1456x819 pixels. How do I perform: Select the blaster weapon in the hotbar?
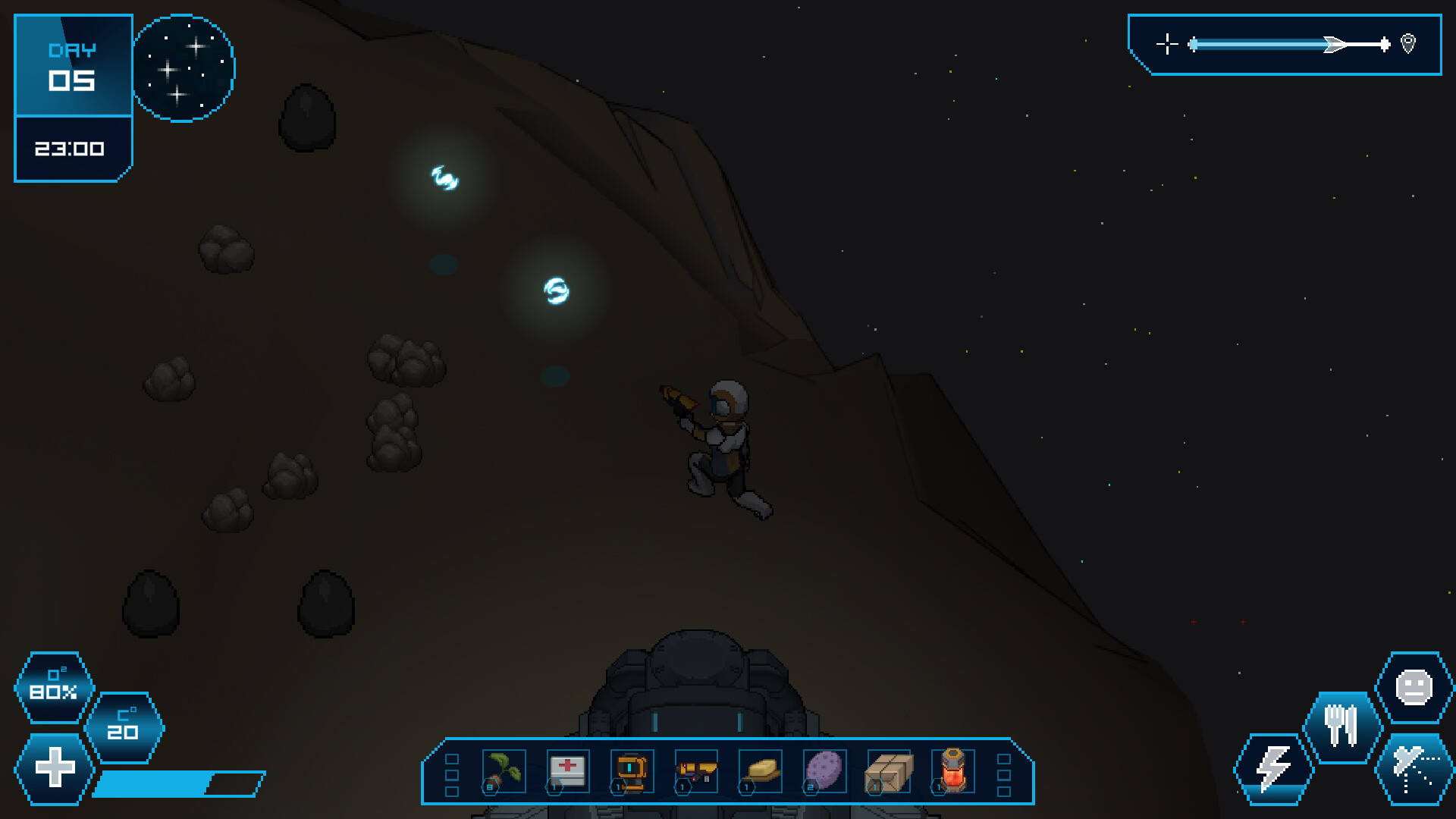coord(695,772)
